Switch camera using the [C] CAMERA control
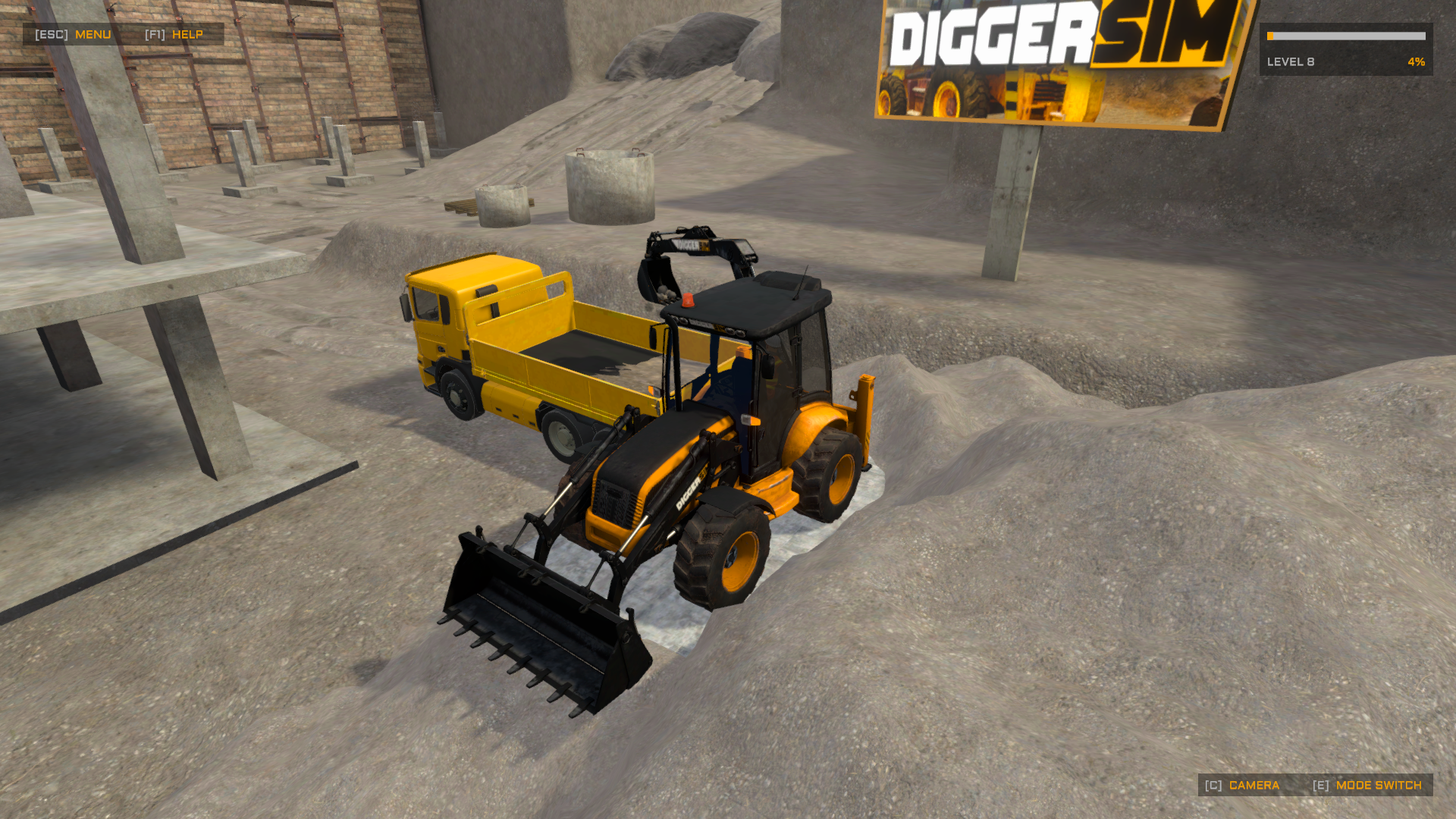The image size is (1456, 819). click(1255, 786)
